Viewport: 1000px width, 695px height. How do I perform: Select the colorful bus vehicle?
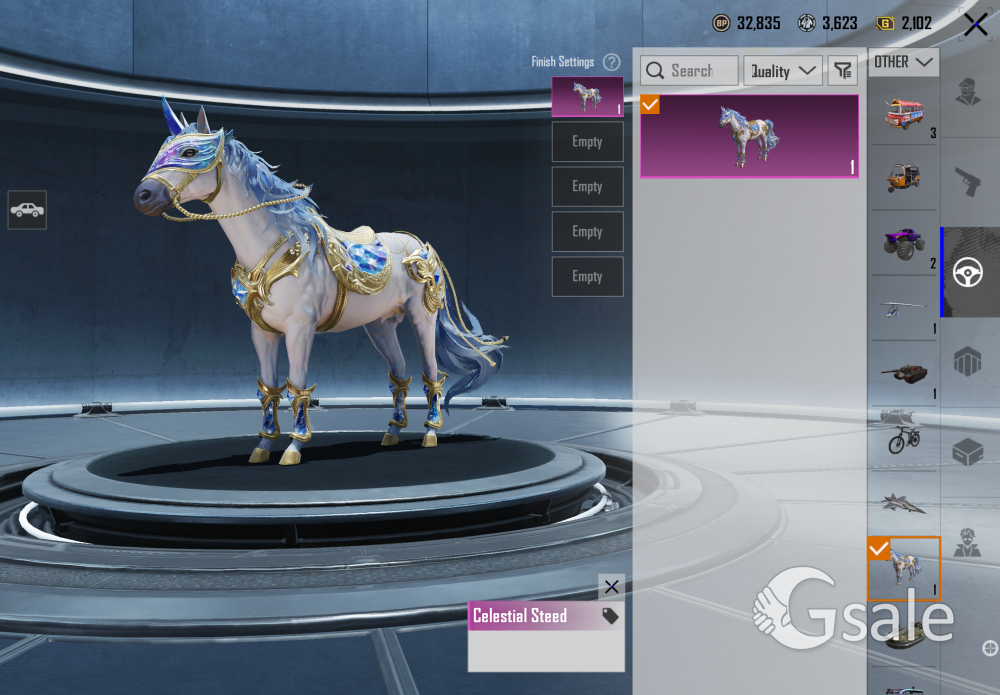pyautogui.click(x=903, y=112)
